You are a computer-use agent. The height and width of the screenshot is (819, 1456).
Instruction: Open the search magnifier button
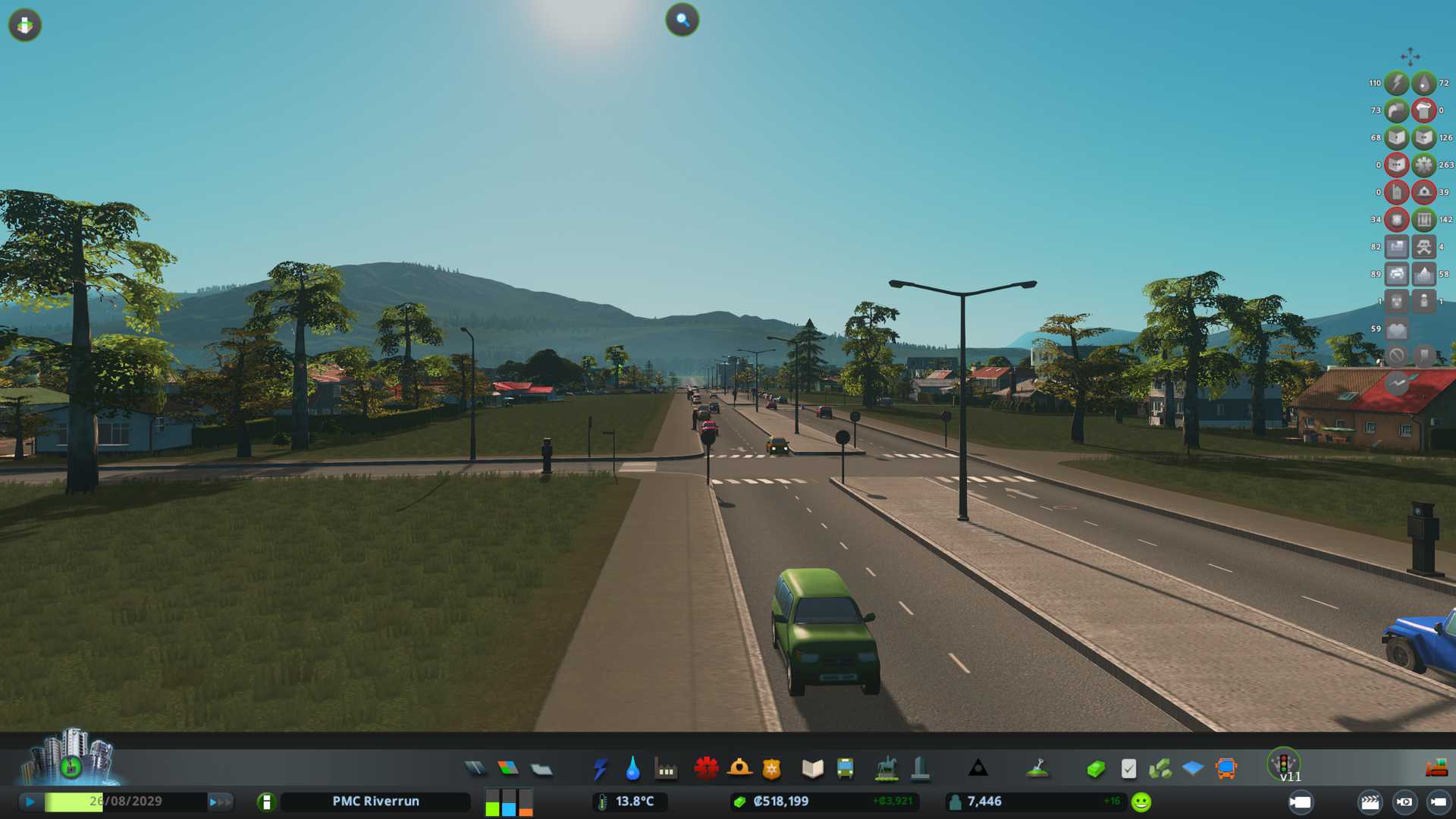pyautogui.click(x=682, y=20)
